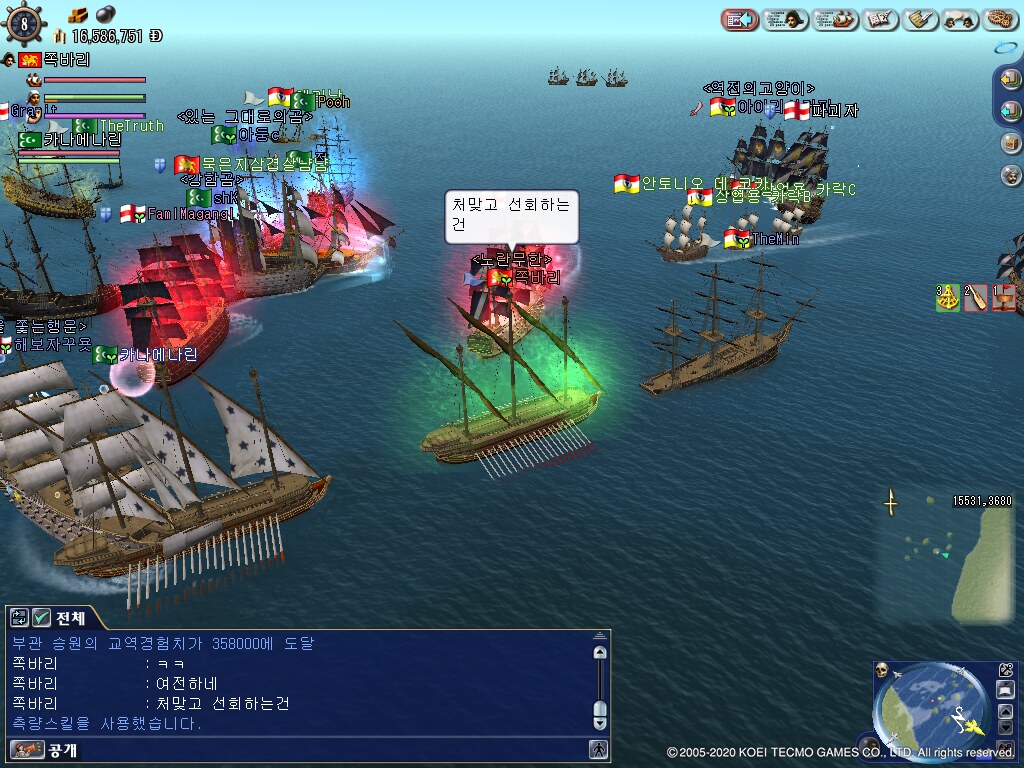1024x768 pixels.
Task: Click the skull icon beside the minimap
Action: coord(882,670)
